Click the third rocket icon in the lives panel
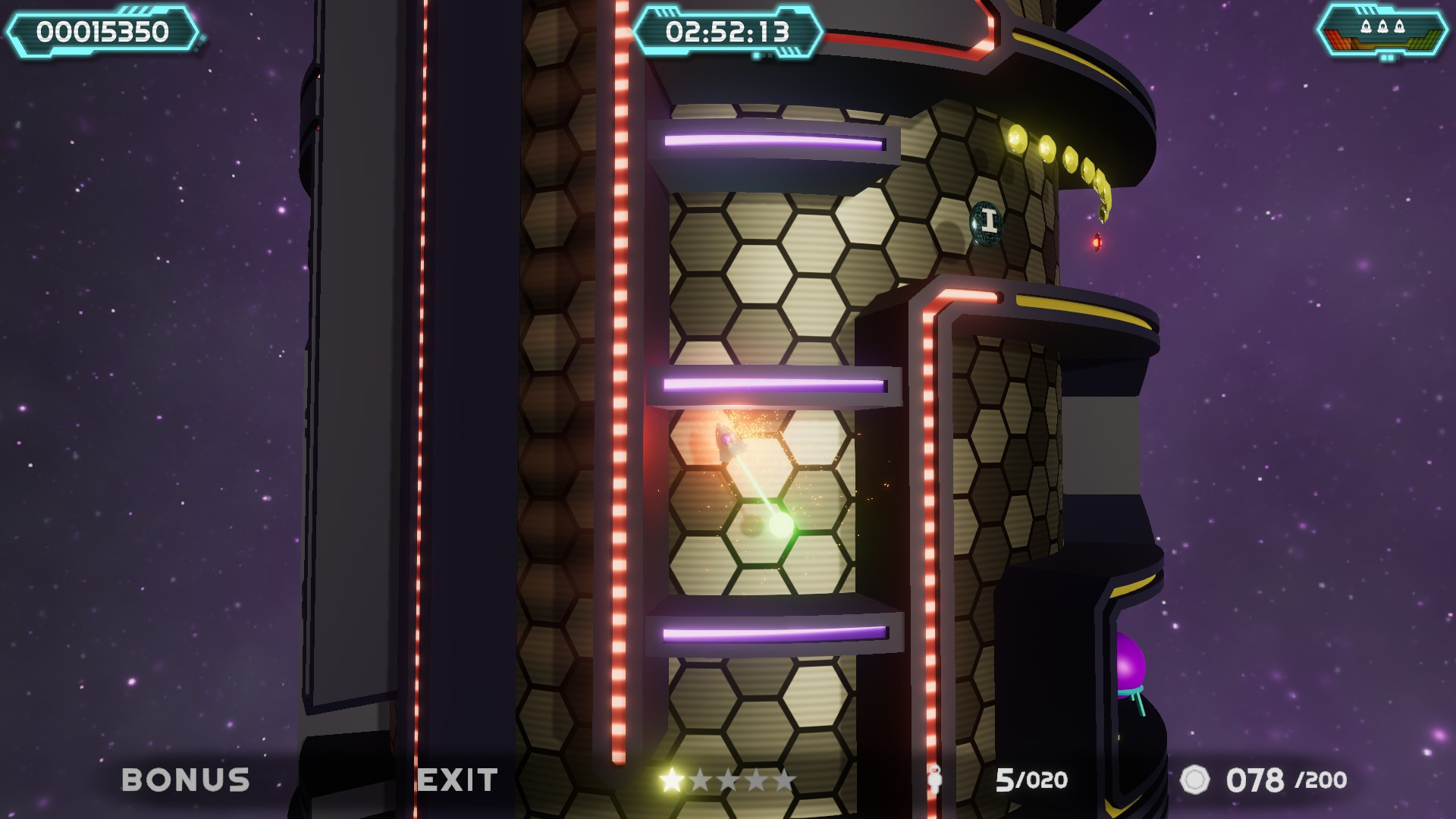The height and width of the screenshot is (819, 1456). (1399, 27)
